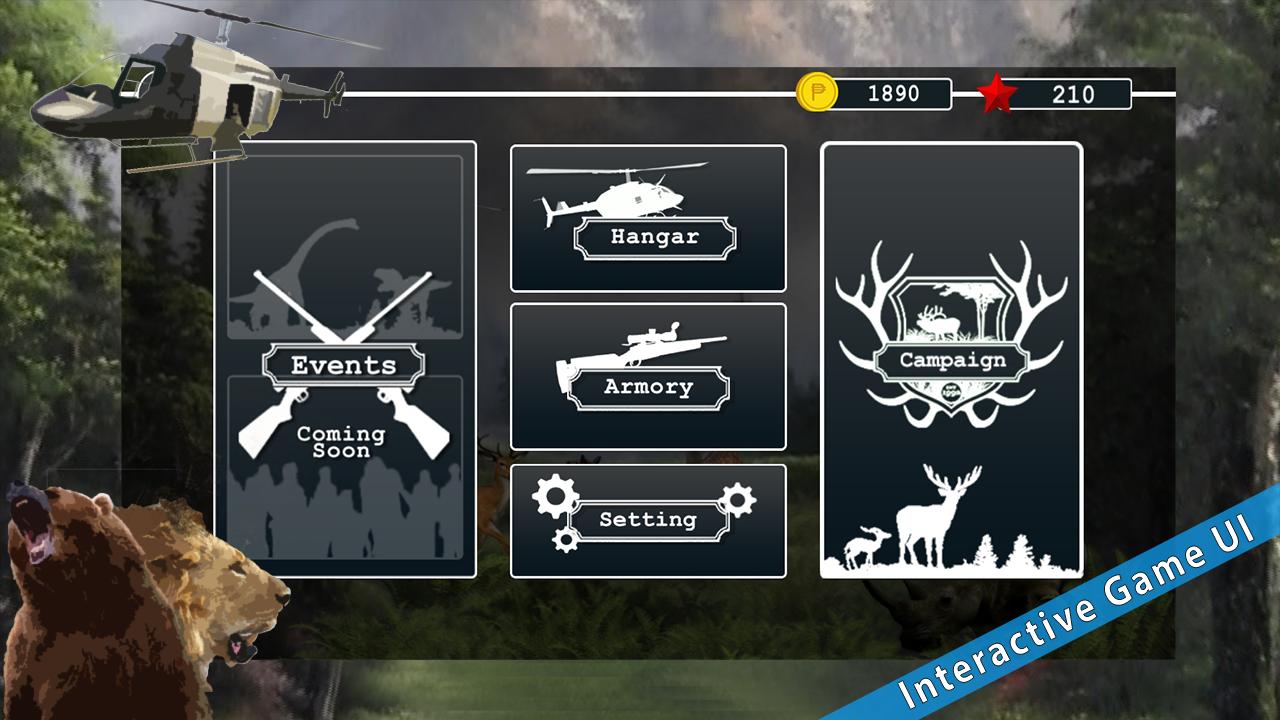Viewport: 1280px width, 720px height.
Task: Open the Setting menu
Action: click(648, 521)
